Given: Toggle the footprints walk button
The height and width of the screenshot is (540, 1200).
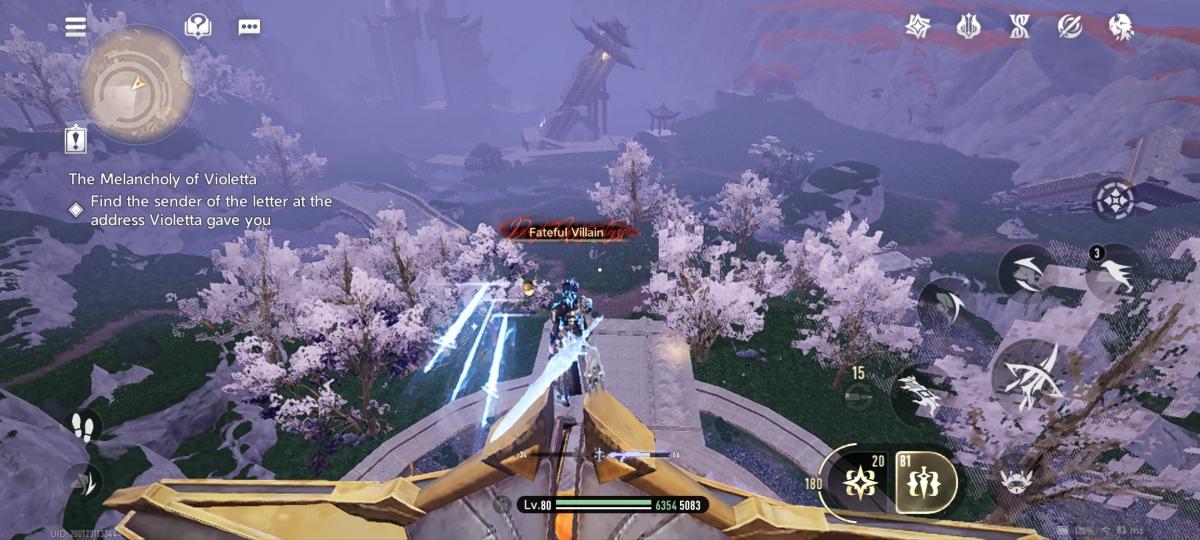Looking at the screenshot, I should (x=82, y=427).
